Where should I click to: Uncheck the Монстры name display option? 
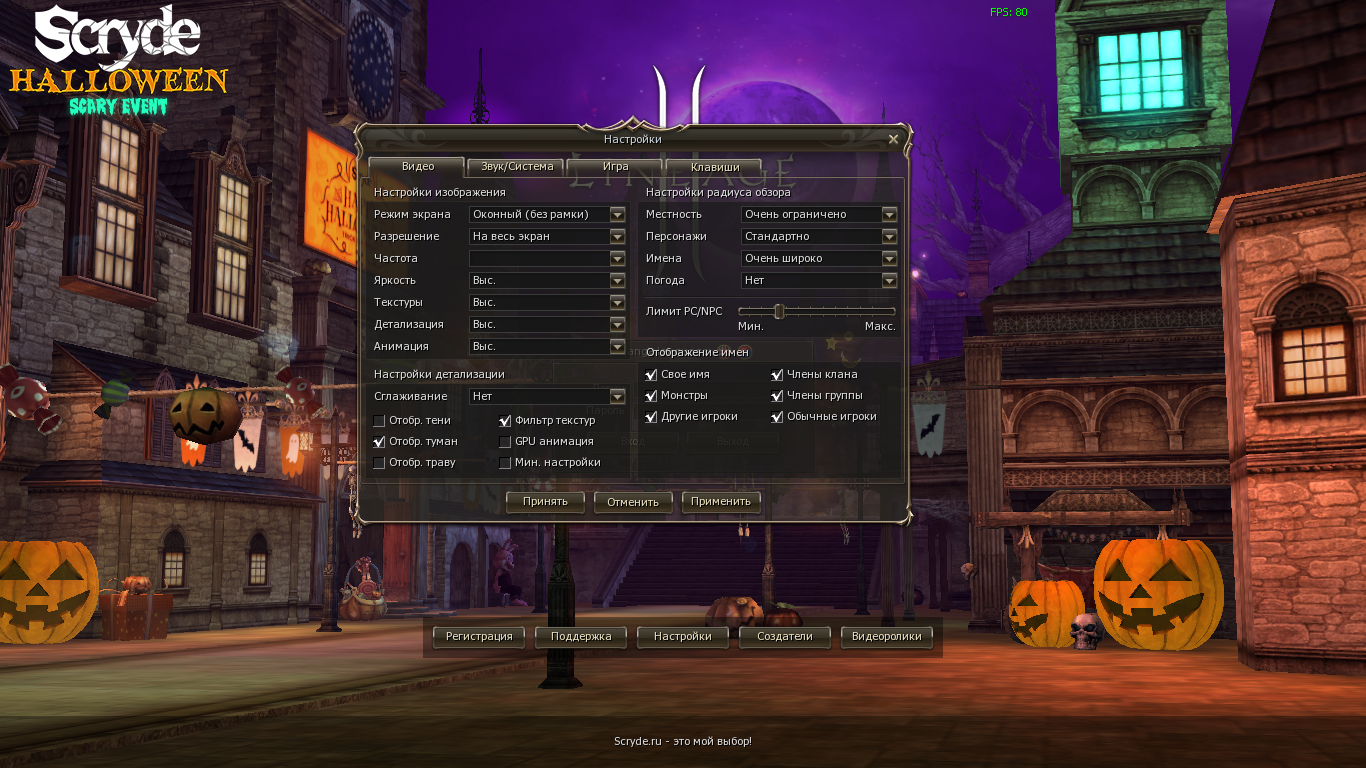[x=651, y=395]
